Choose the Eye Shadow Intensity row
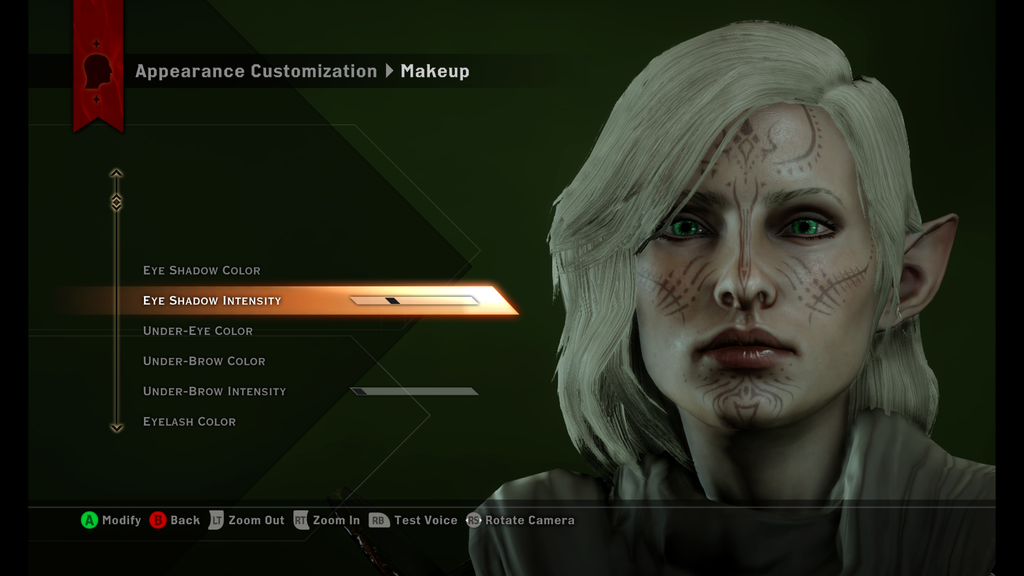Image resolution: width=1024 pixels, height=576 pixels. click(x=212, y=301)
